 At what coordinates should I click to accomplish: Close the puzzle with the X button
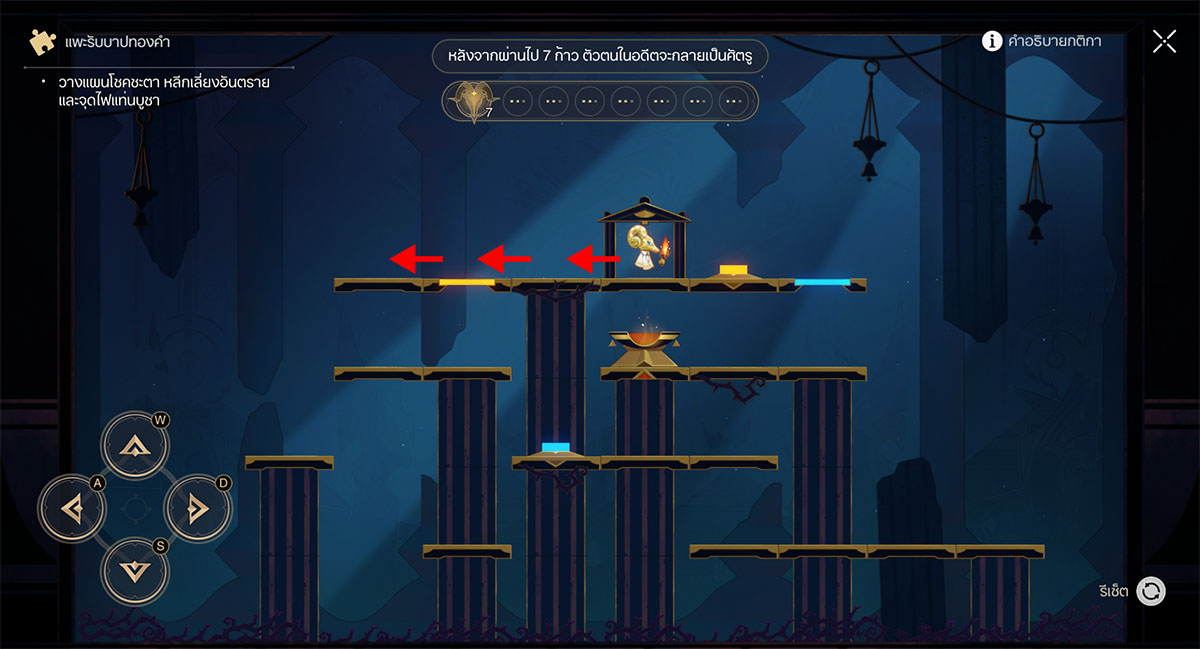(1164, 41)
